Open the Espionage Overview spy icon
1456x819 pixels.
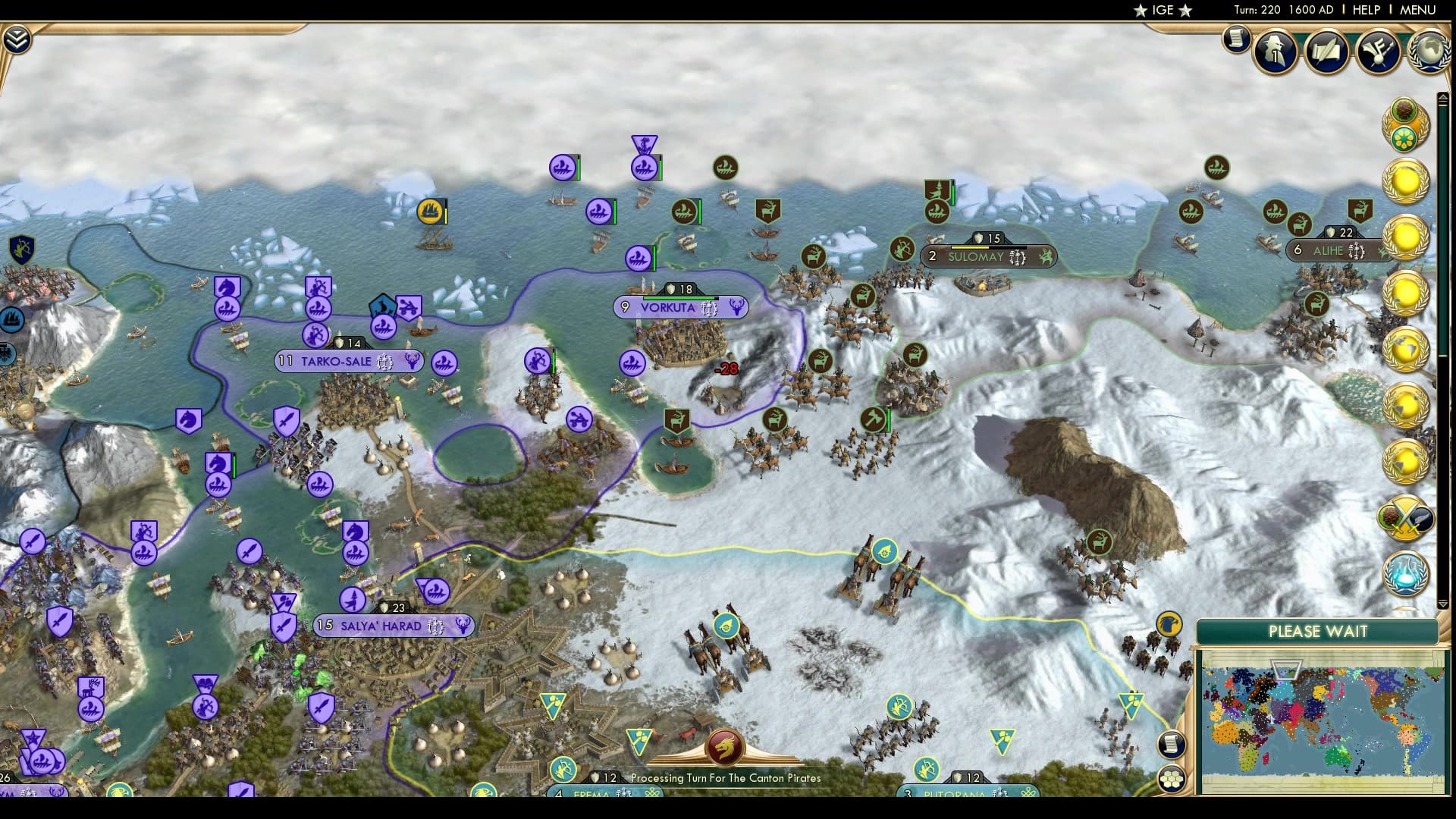(x=1275, y=52)
